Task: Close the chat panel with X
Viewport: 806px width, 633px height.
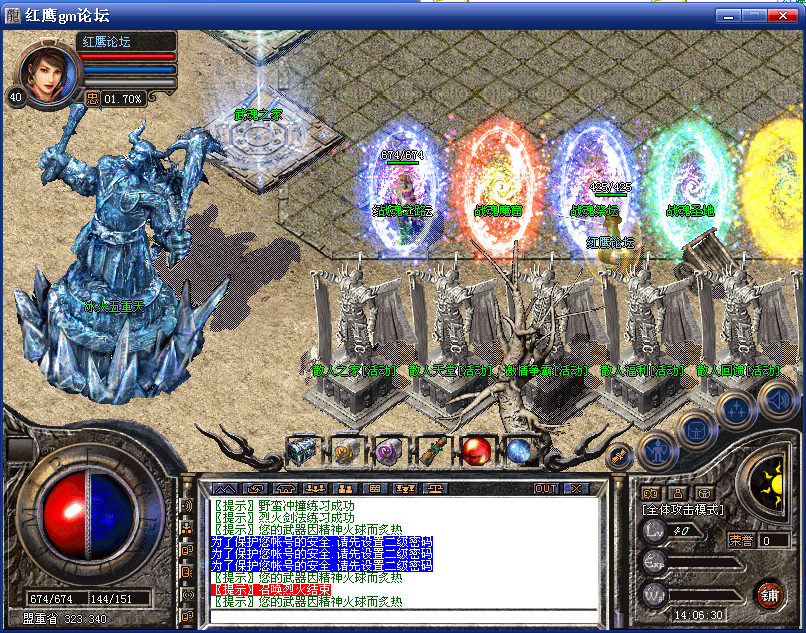Action: point(576,488)
